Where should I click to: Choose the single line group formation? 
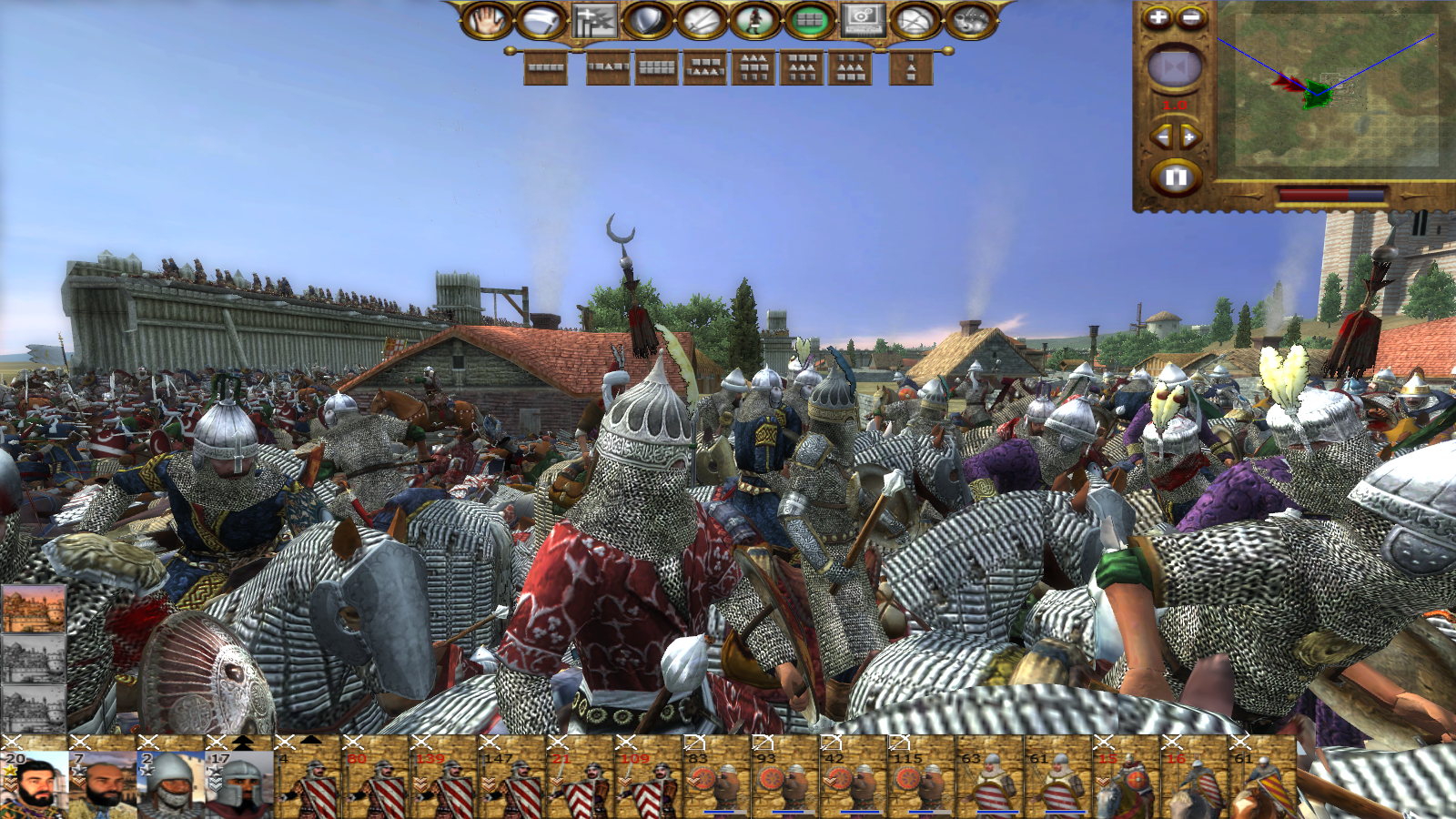(546, 67)
